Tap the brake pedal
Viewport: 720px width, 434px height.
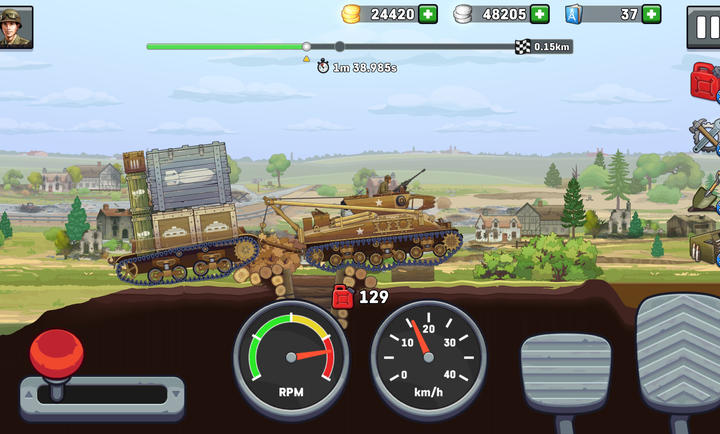pos(565,378)
